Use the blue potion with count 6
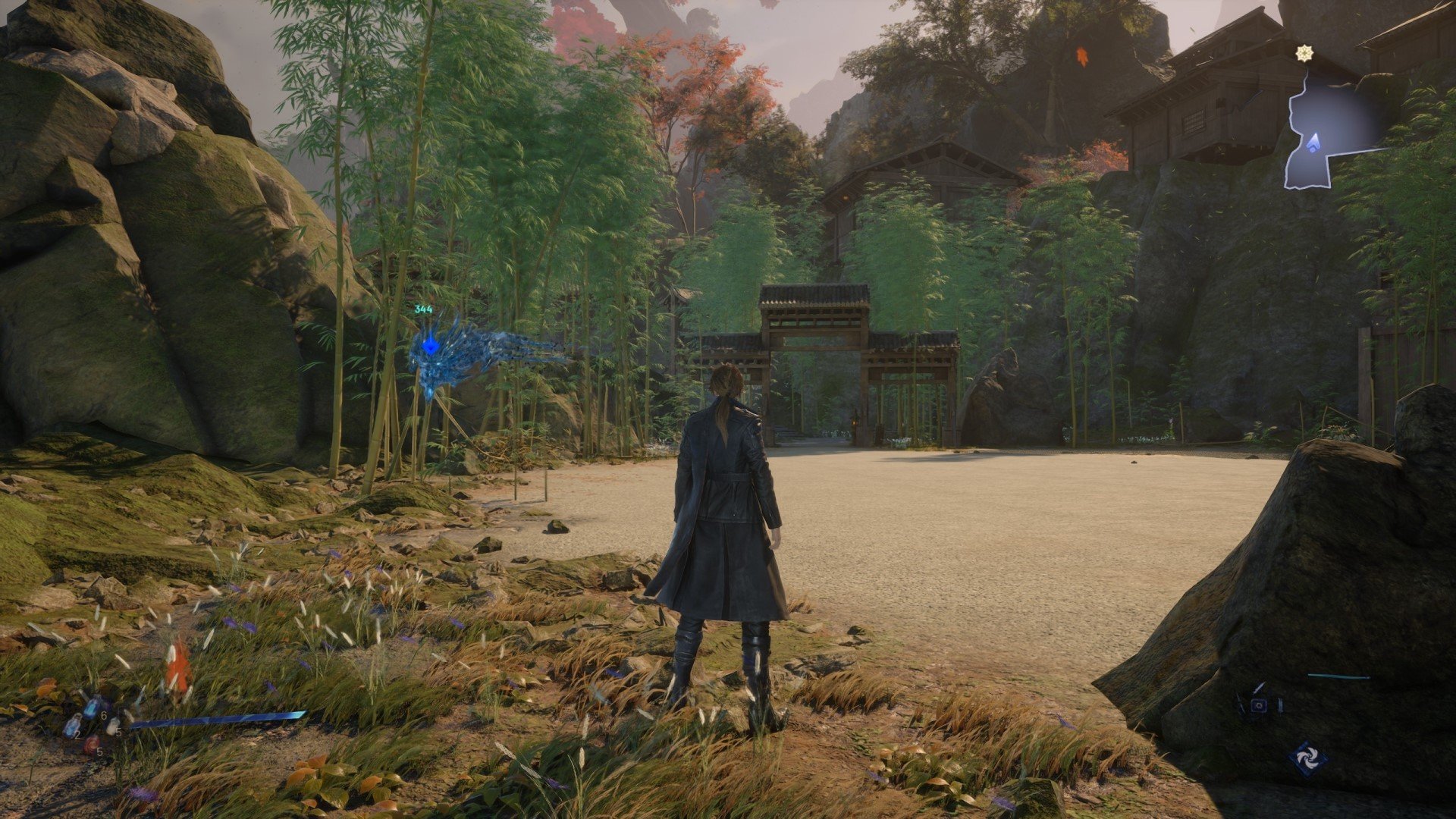Image resolution: width=1456 pixels, height=819 pixels. (92, 707)
